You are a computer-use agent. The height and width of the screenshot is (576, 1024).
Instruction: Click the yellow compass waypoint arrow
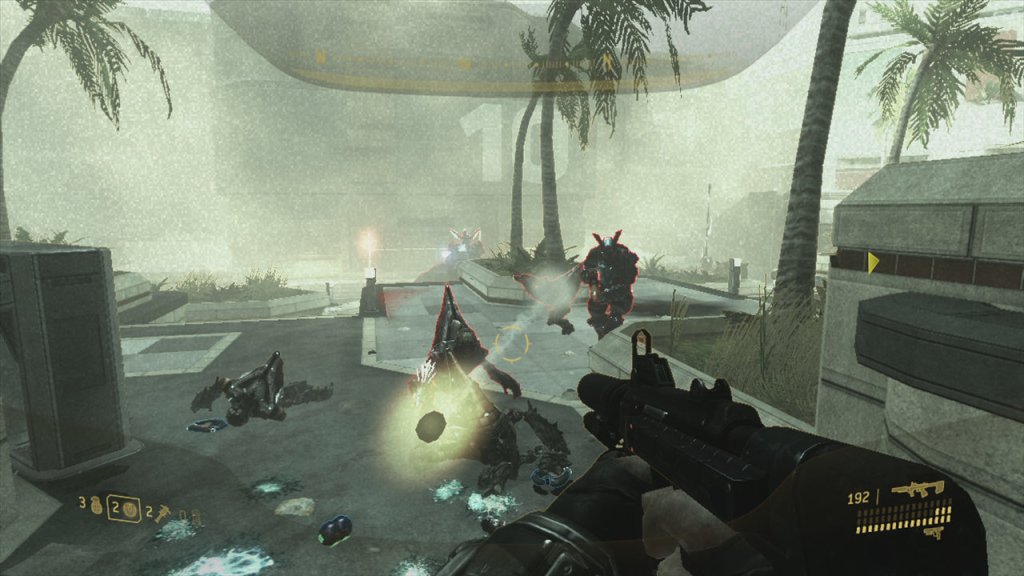tap(873, 263)
